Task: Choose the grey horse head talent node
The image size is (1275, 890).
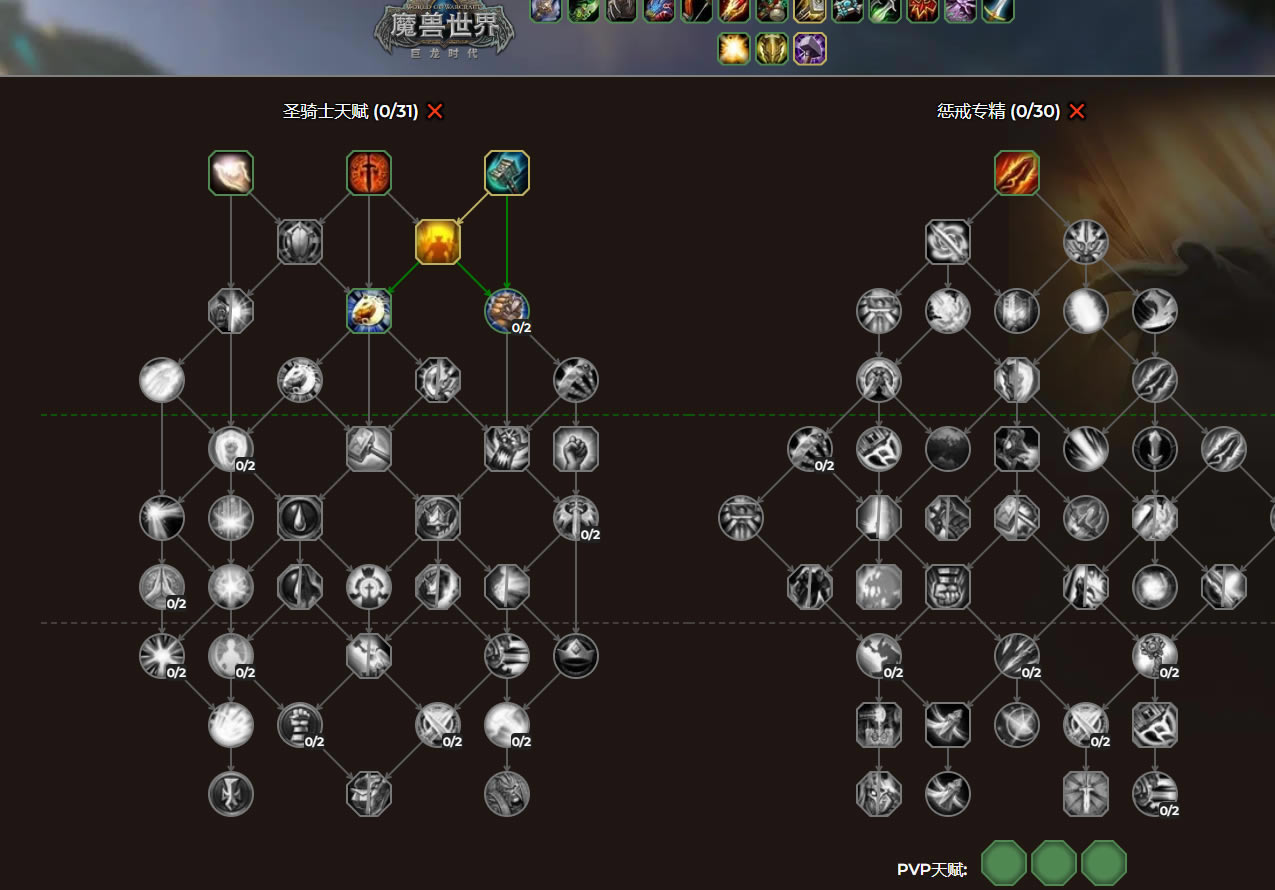Action: tap(300, 380)
